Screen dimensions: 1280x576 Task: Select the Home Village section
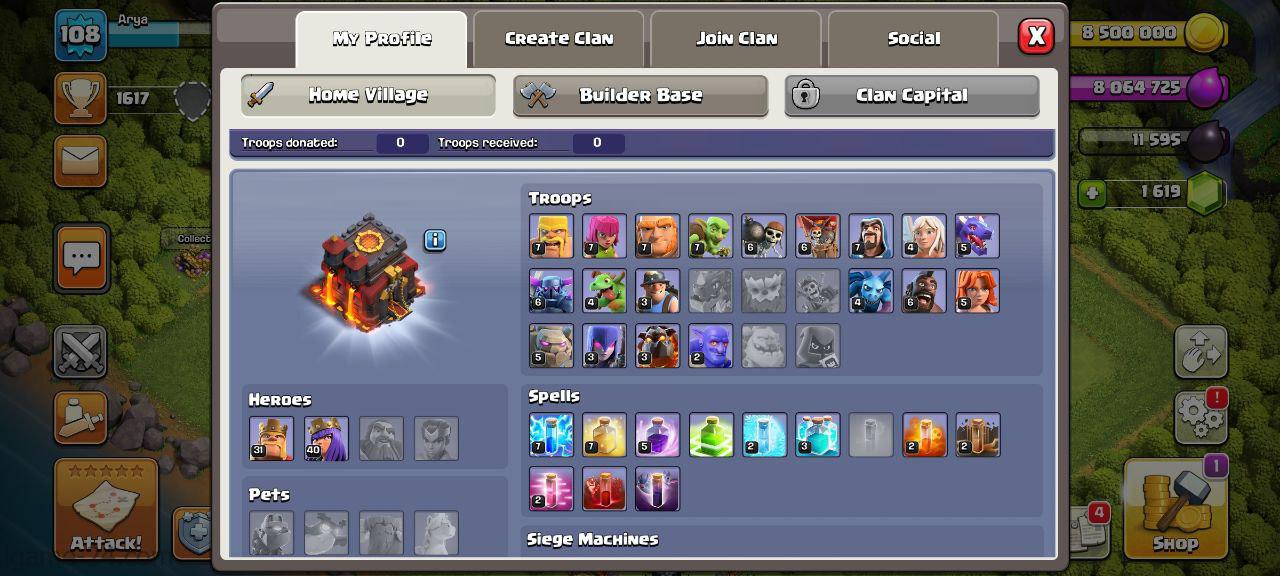coord(368,95)
